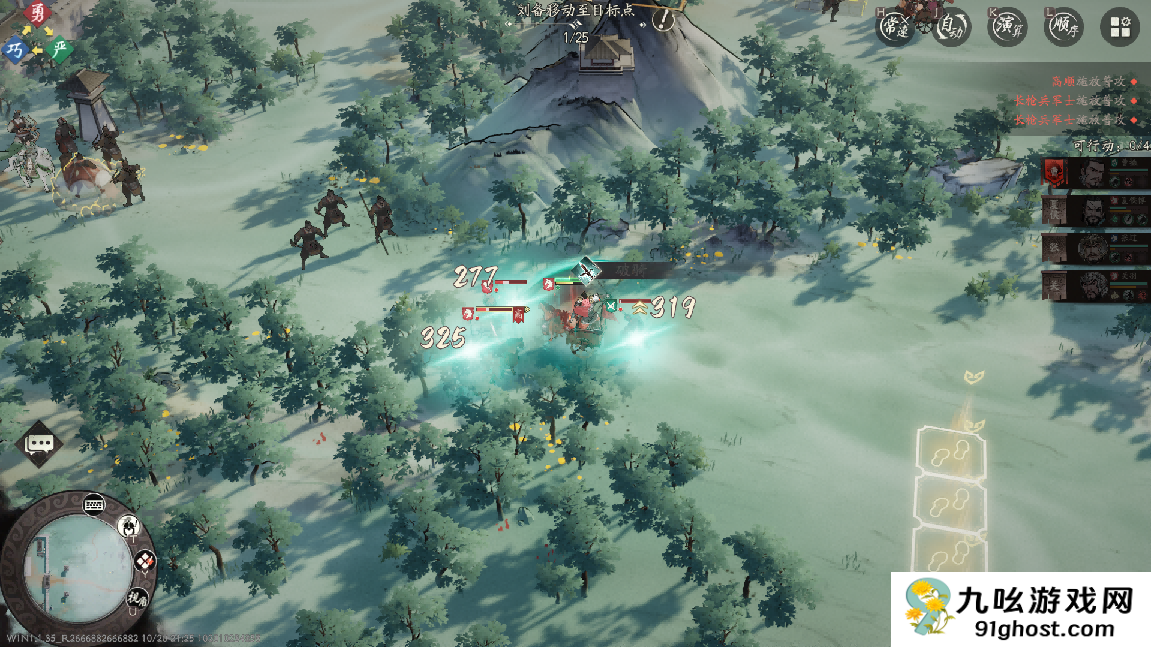This screenshot has width=1151, height=647.
Task: Show the 顺序 turn order
Action: (1064, 27)
